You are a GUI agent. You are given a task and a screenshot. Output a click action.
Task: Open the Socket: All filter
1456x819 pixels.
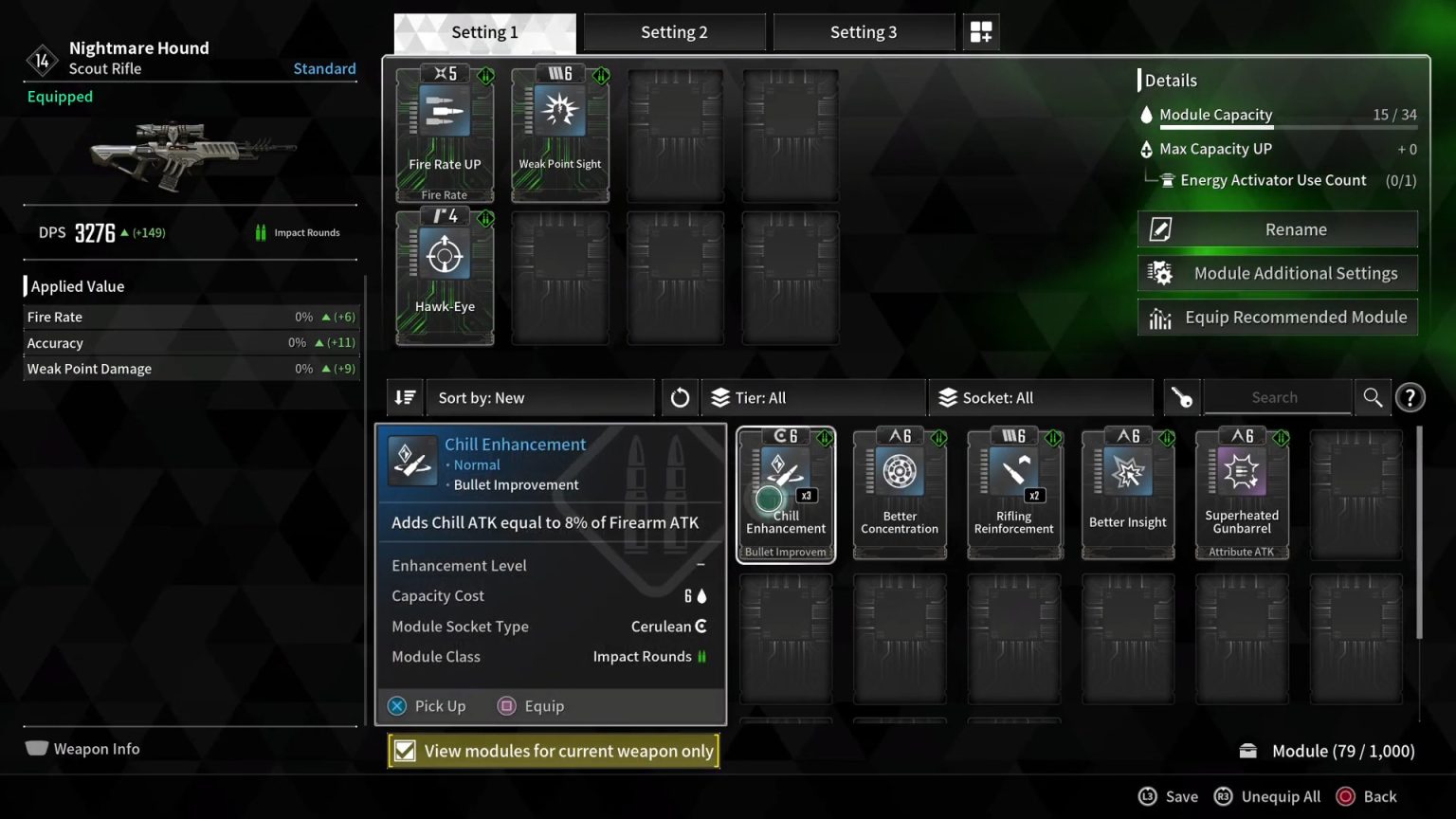[x=1040, y=397]
